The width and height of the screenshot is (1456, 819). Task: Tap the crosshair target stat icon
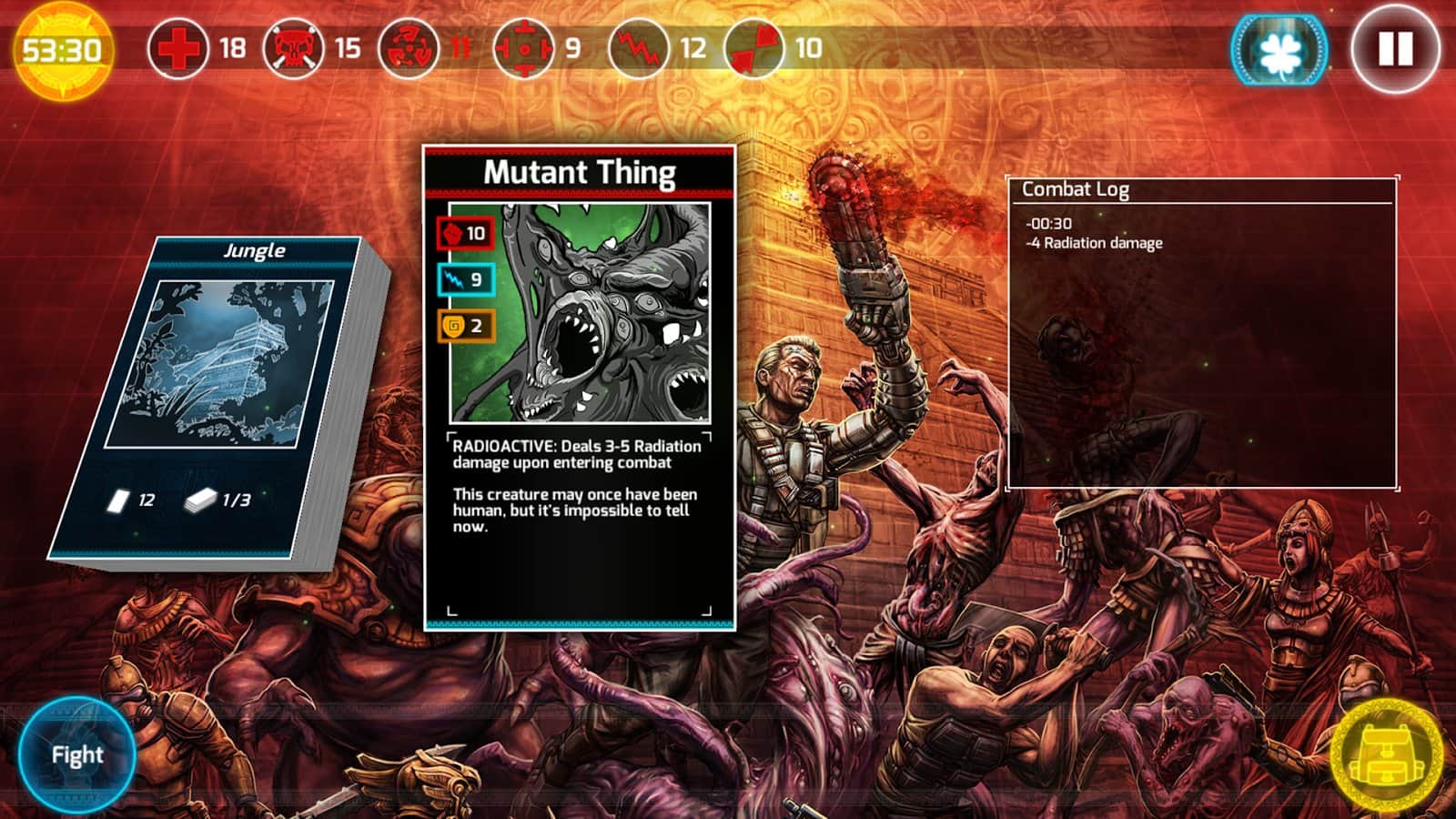(x=523, y=48)
